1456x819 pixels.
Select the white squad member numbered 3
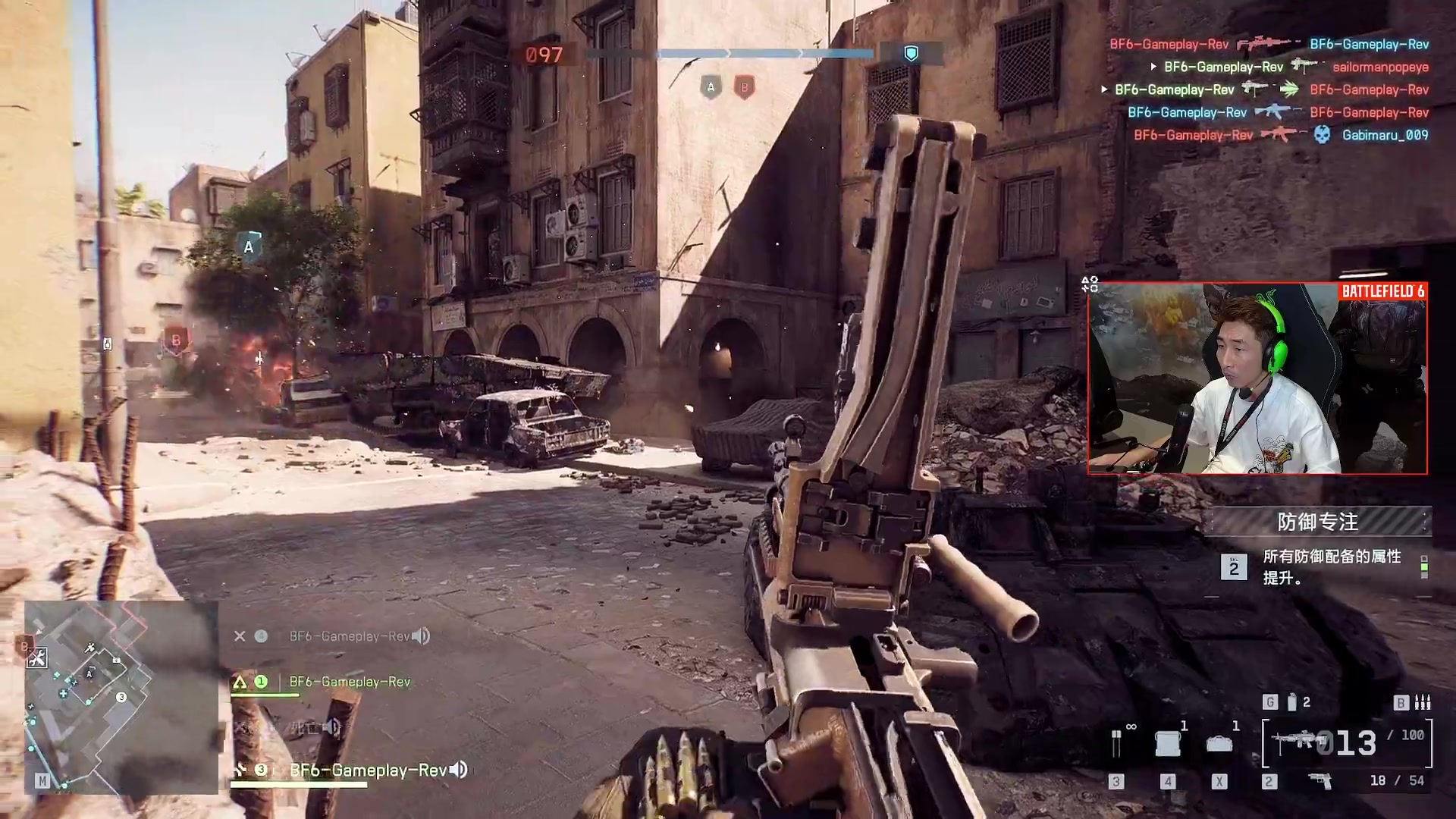click(368, 770)
